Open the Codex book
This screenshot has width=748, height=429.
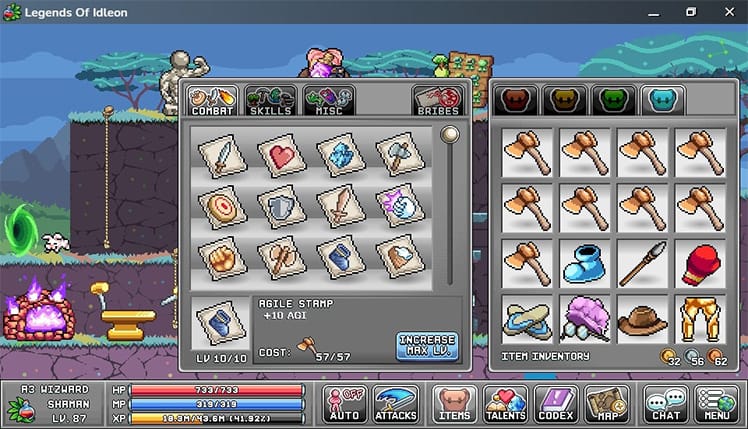coord(555,402)
